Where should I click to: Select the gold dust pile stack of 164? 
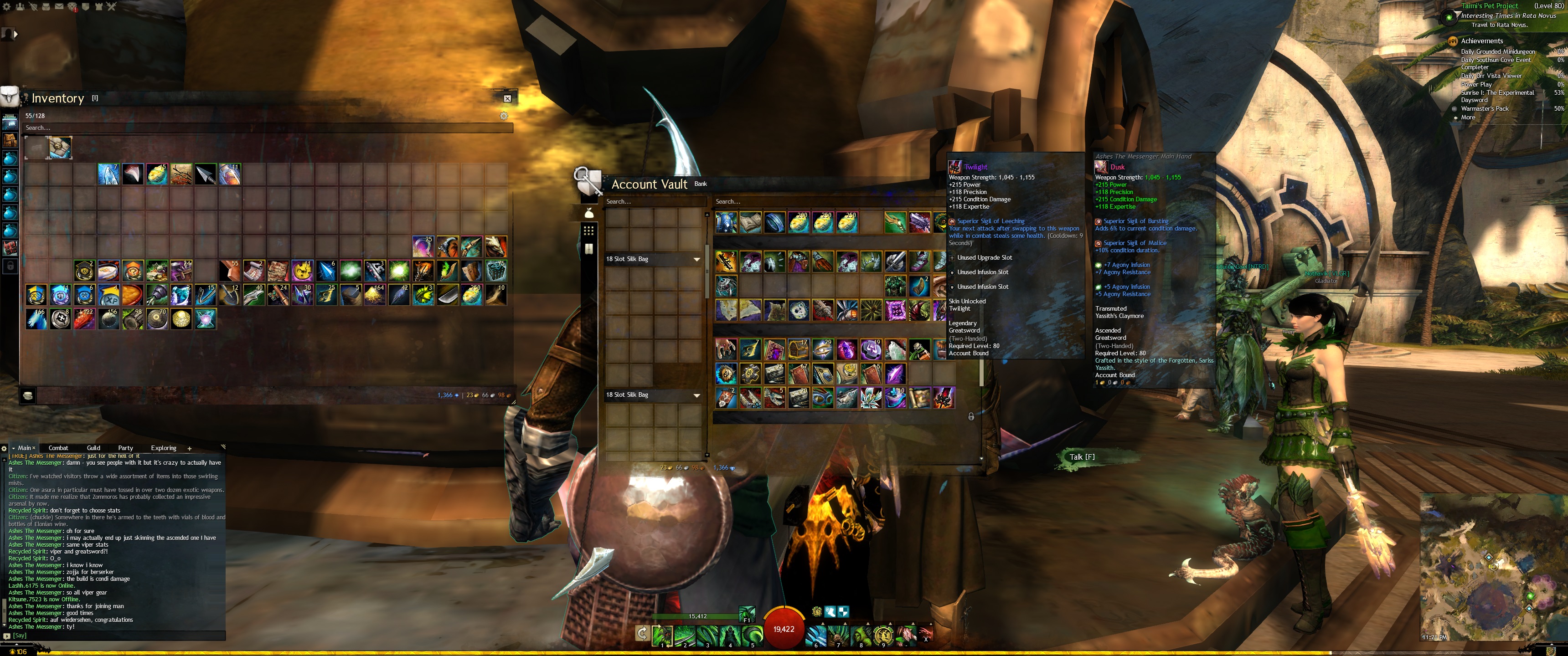coord(374,295)
